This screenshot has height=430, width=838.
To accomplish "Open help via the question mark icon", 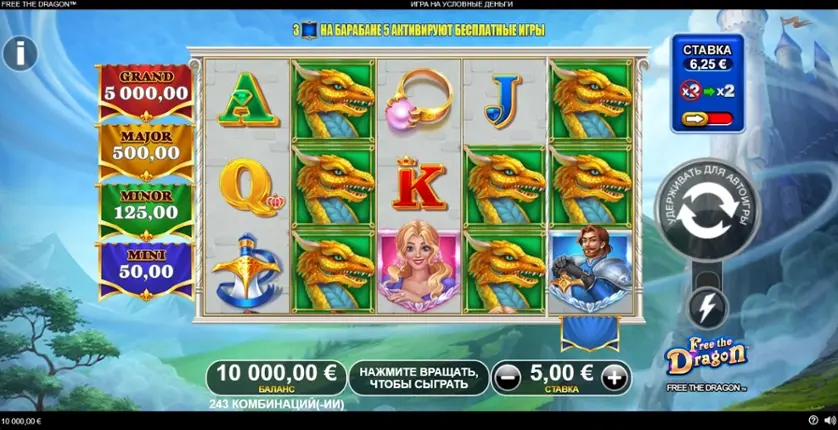I will (812, 421).
